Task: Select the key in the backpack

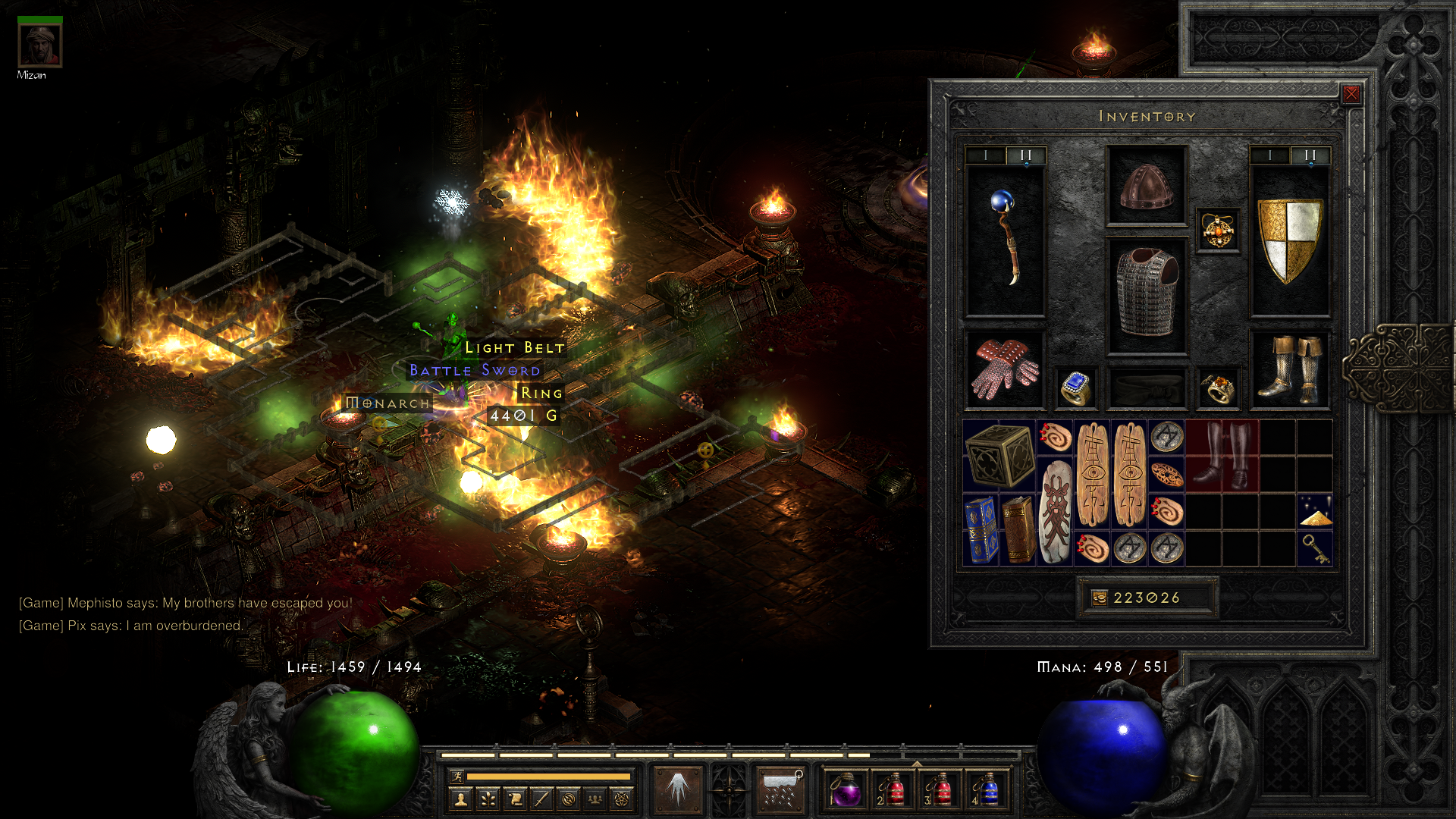Action: (1315, 548)
